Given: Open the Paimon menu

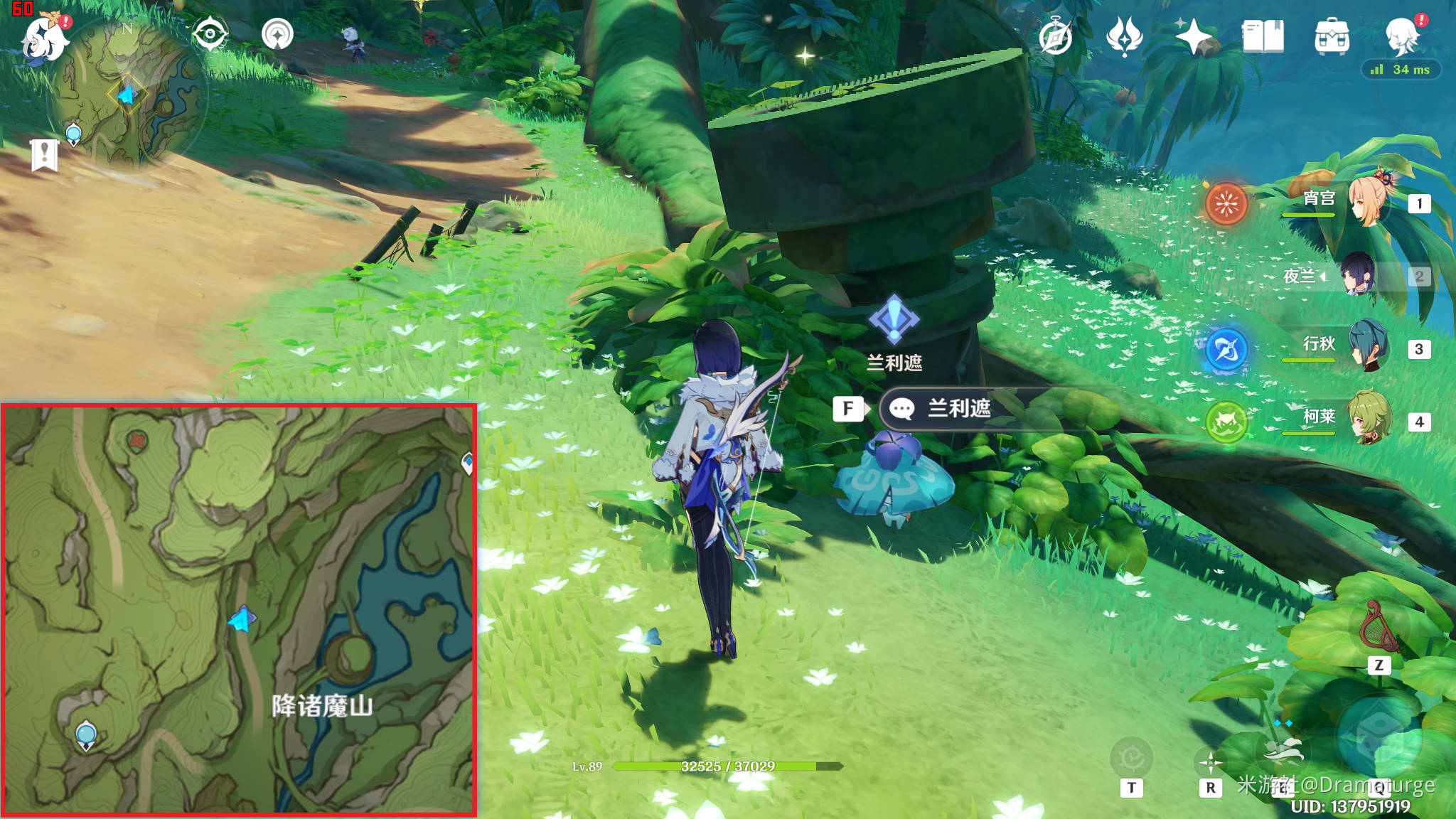Looking at the screenshot, I should point(44,38).
